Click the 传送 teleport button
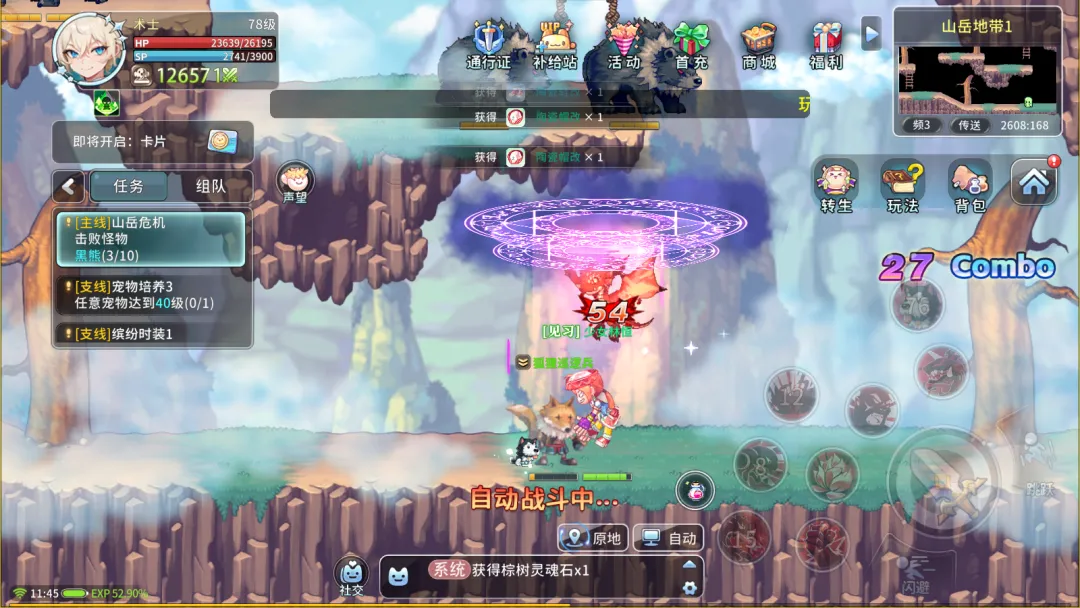 970,125
